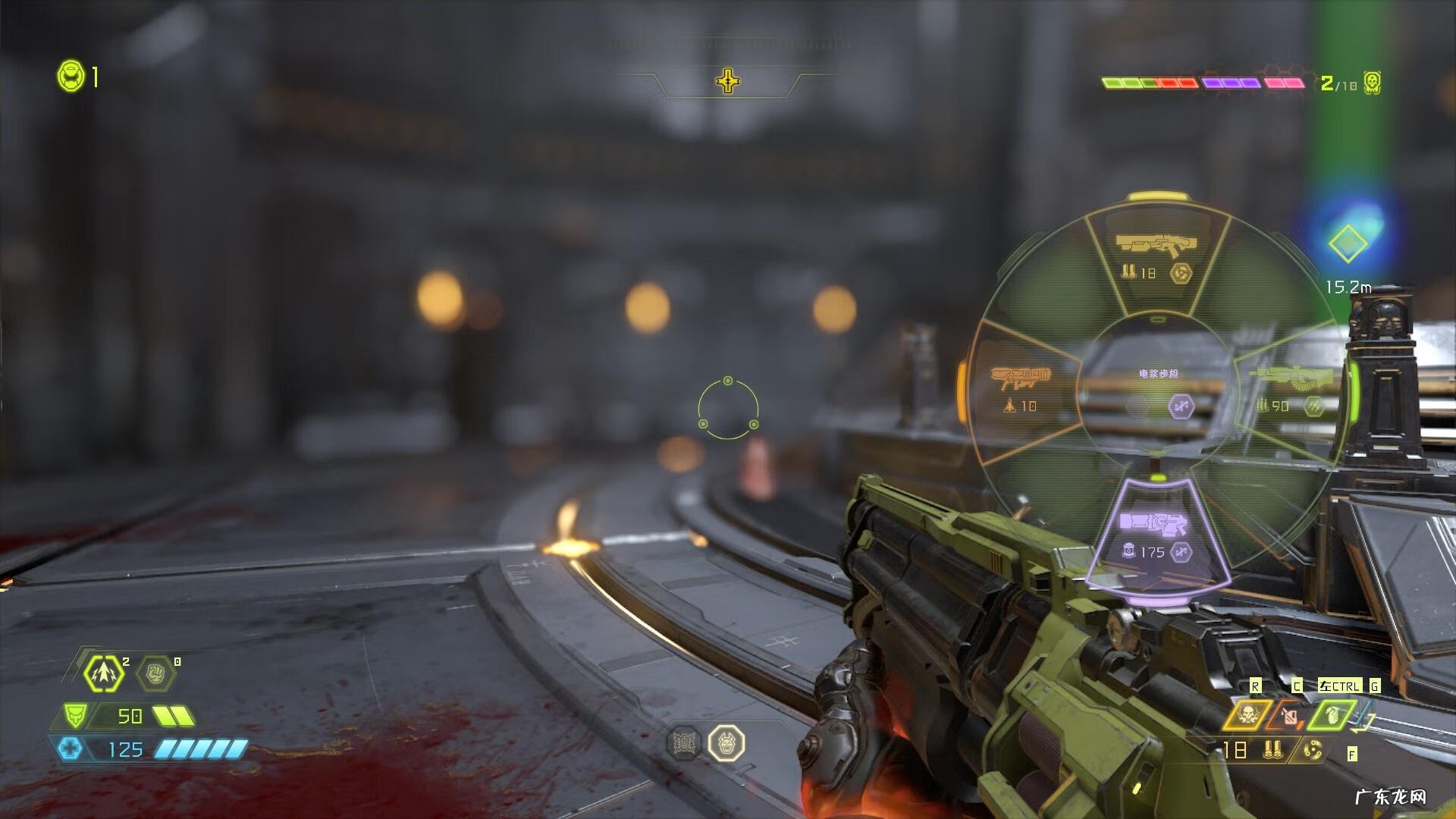Trigger the blood punch fist icon
Viewport: 1456px width, 819px height.
[x=155, y=673]
